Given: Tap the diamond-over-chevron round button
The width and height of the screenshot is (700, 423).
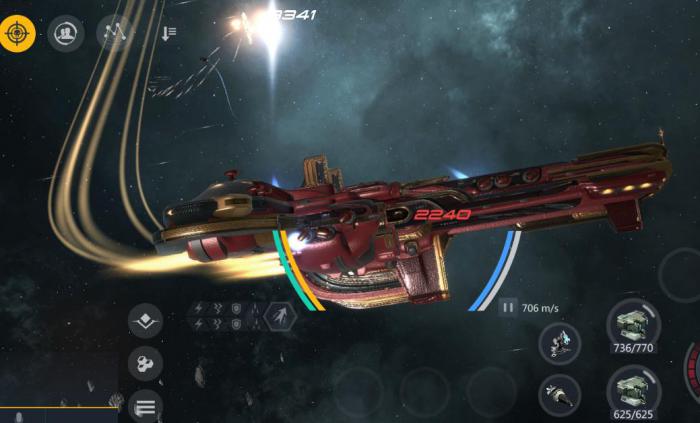Looking at the screenshot, I should pos(145,322).
